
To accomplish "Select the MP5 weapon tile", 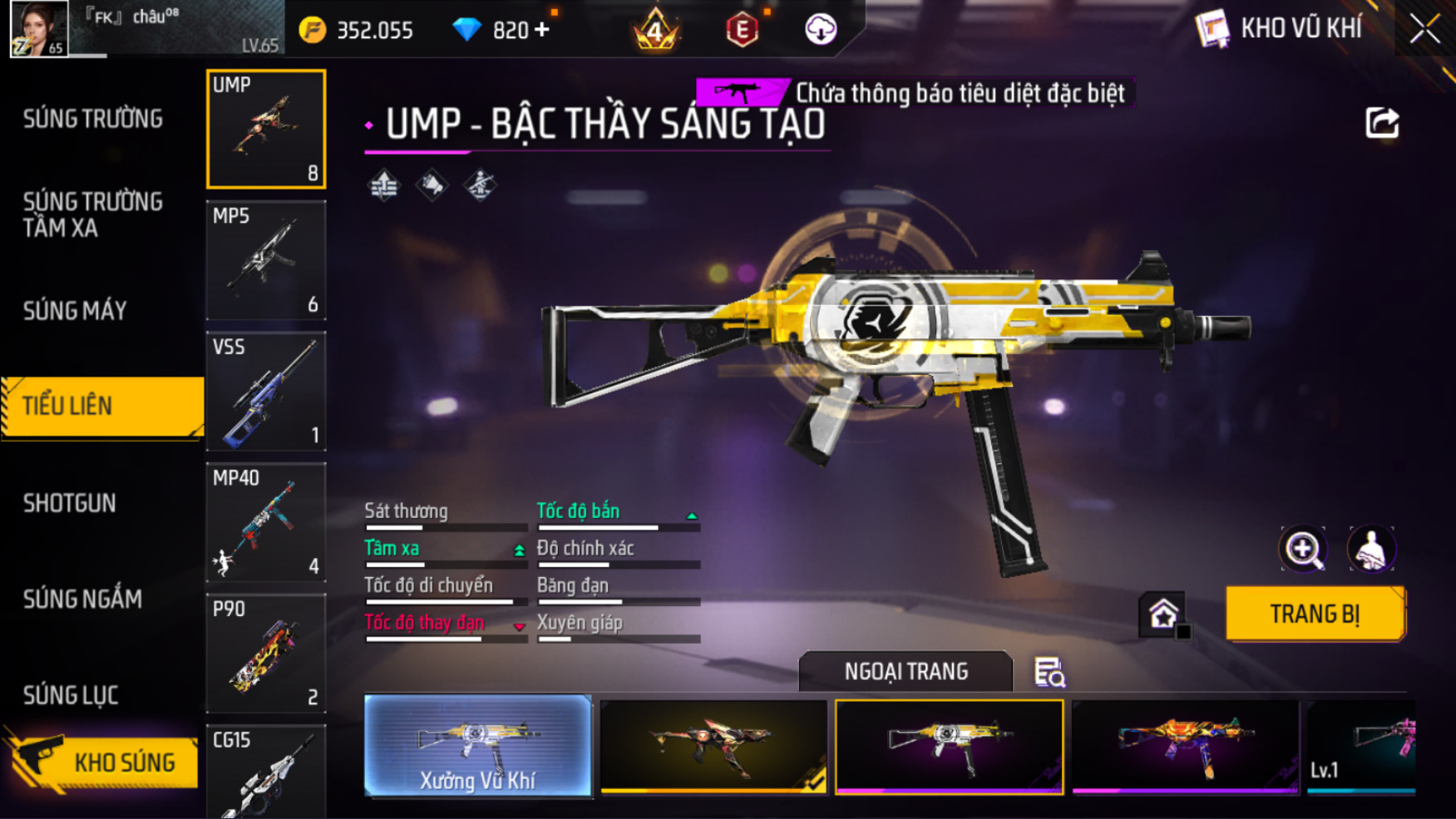I will pyautogui.click(x=266, y=260).
